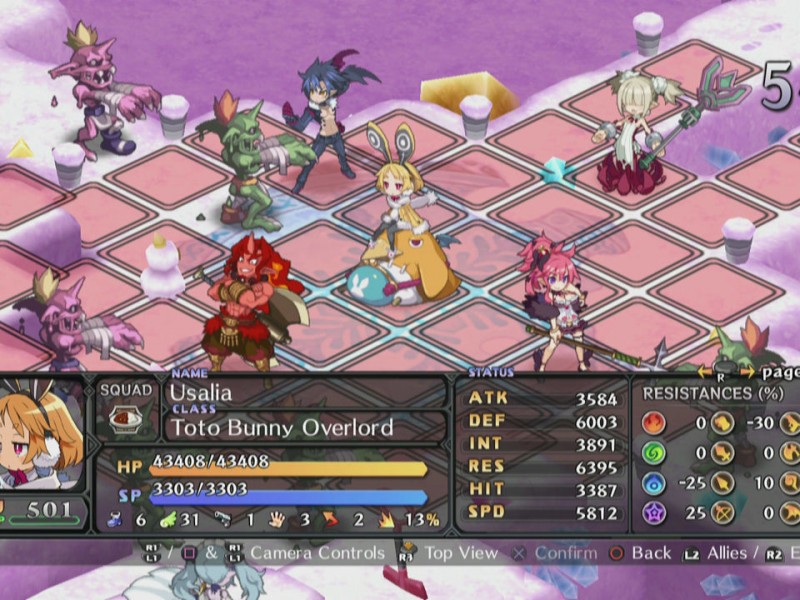Click the fire resistance icon

click(654, 423)
